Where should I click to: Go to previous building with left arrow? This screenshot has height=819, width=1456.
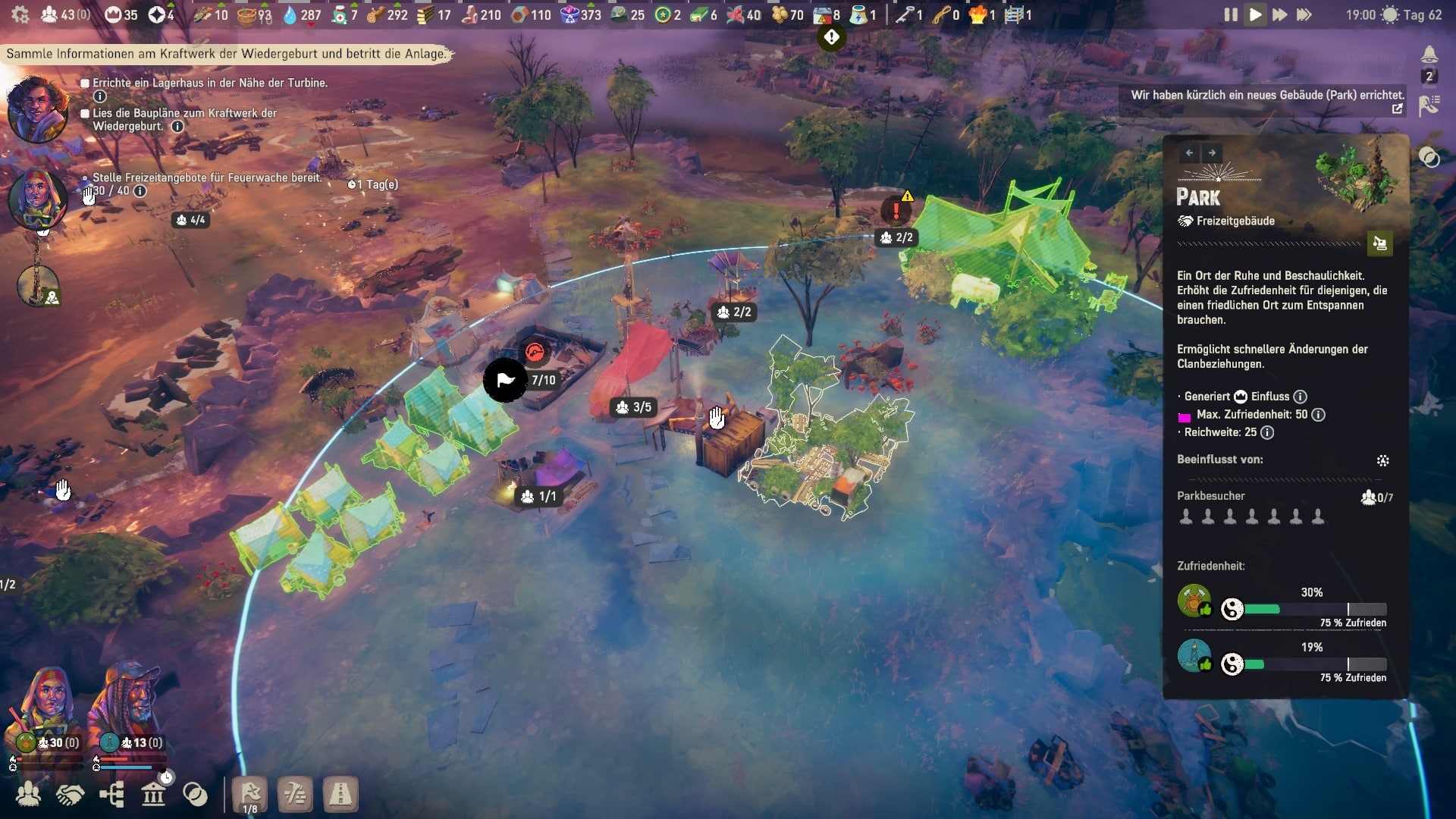pos(1189,153)
